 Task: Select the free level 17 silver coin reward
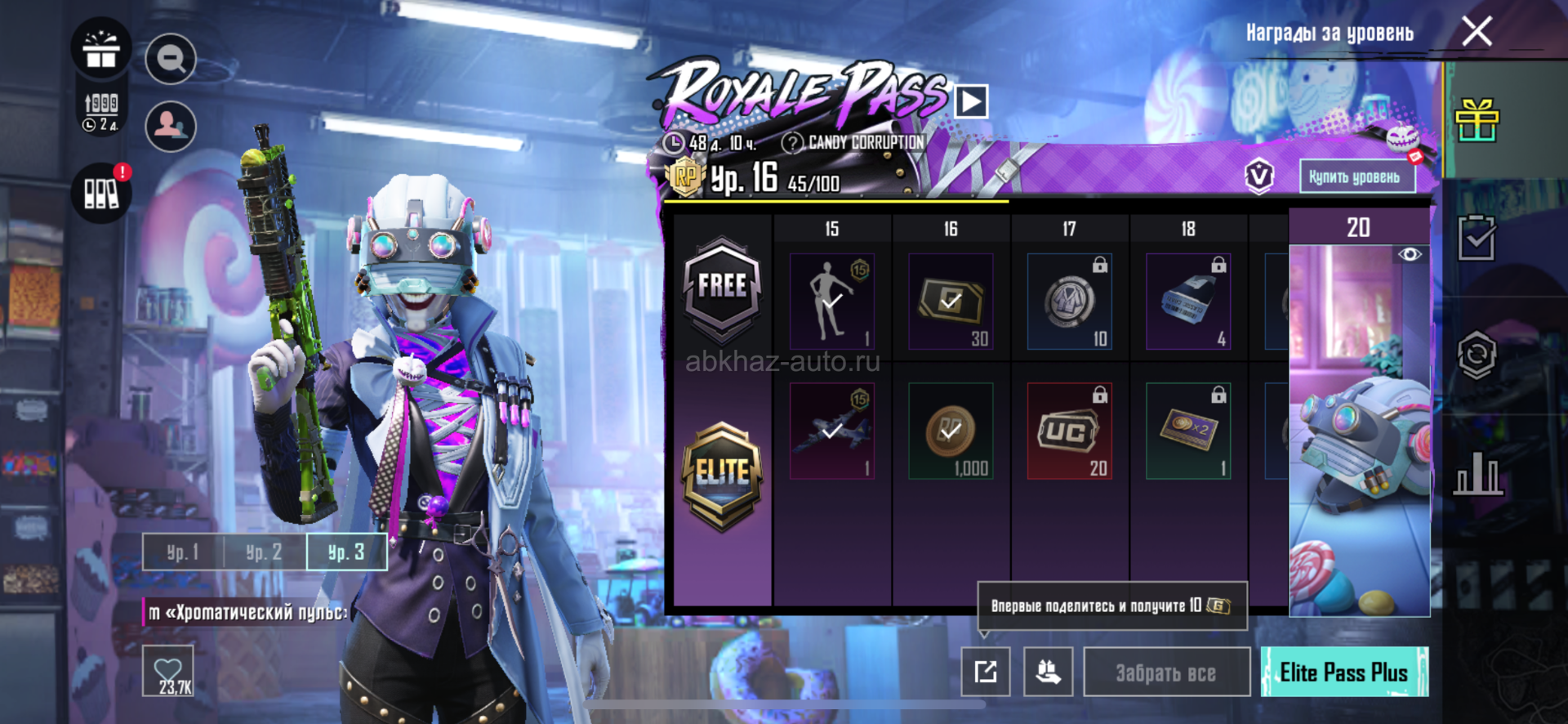tap(1069, 302)
